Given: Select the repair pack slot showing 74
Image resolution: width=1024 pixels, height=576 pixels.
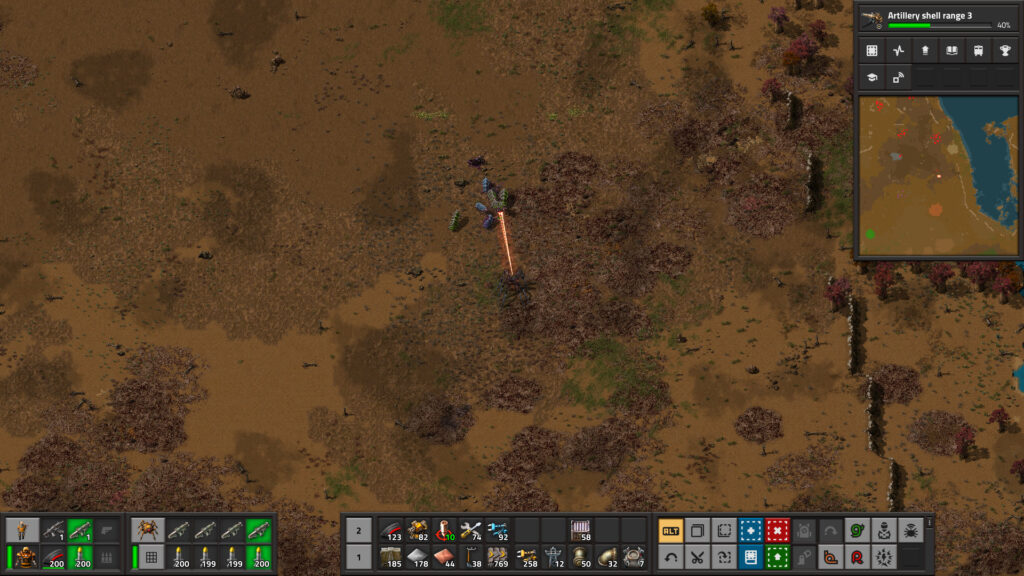Looking at the screenshot, I should (x=470, y=530).
